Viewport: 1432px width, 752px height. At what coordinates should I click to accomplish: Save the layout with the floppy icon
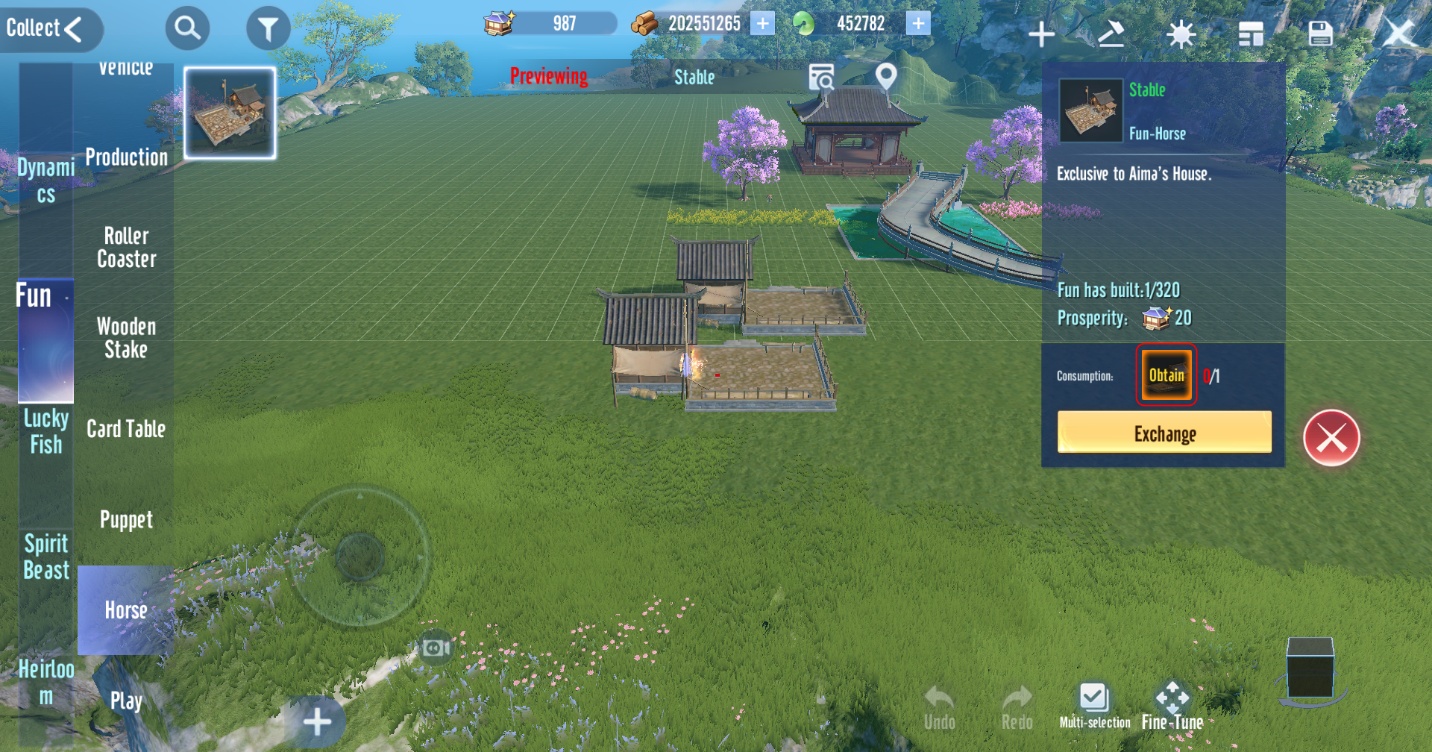click(x=1320, y=33)
